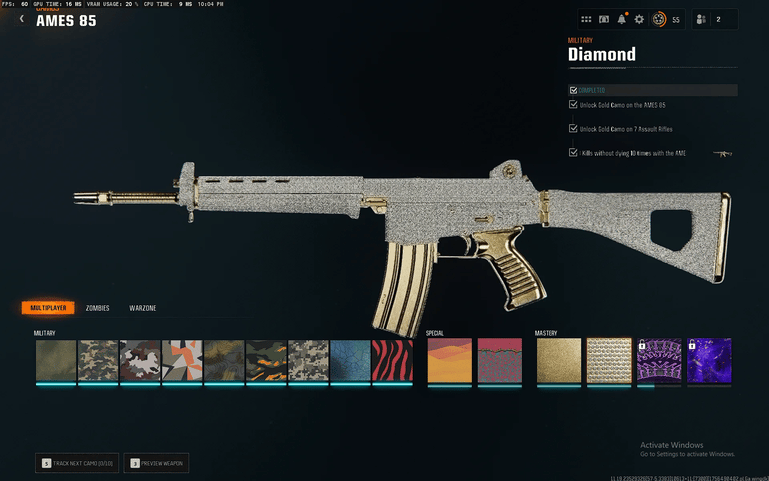Image resolution: width=769 pixels, height=481 pixels.
Task: Select the red and green special camo
Action: pos(499,360)
